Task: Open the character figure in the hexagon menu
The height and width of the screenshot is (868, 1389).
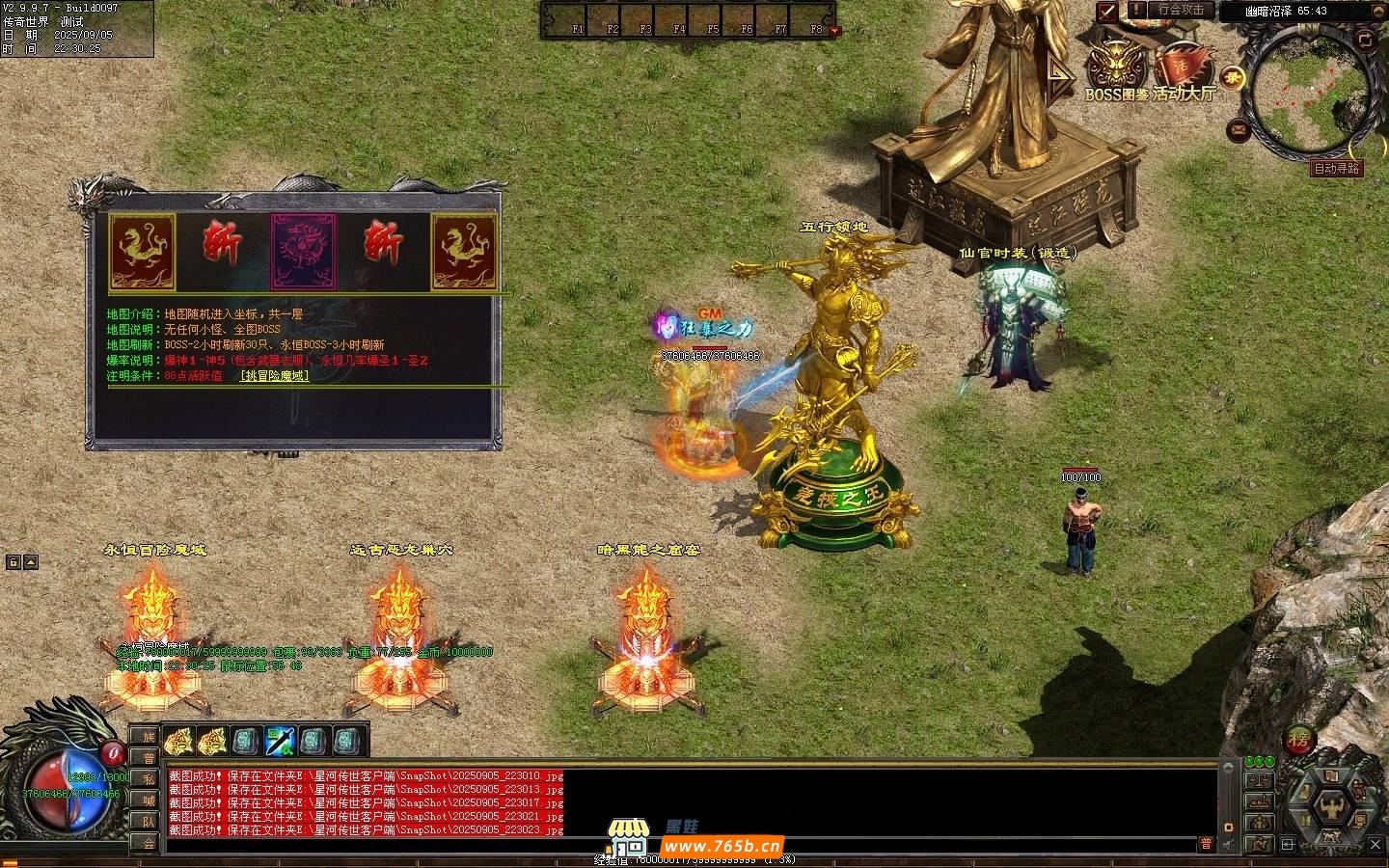Action: tap(1332, 804)
